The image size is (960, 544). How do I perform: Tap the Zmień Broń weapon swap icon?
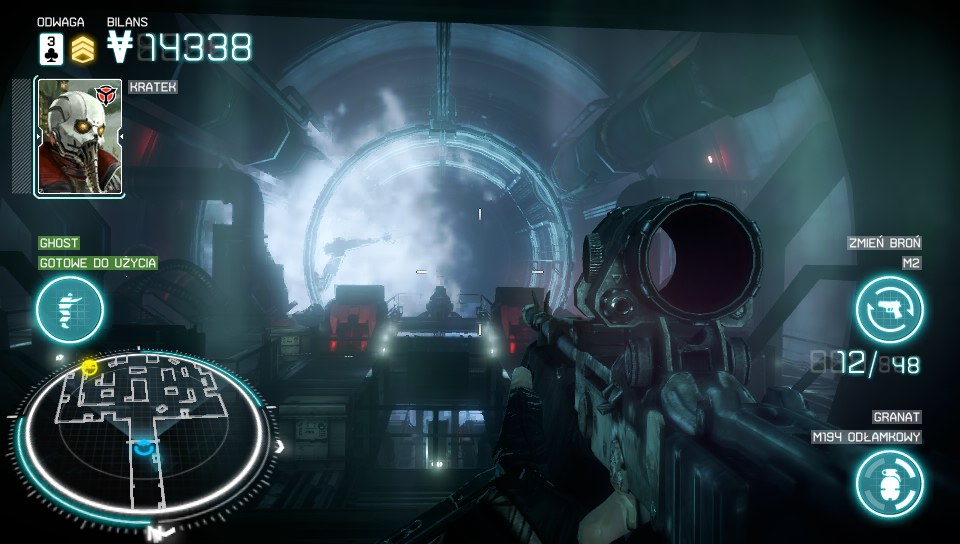click(x=889, y=309)
